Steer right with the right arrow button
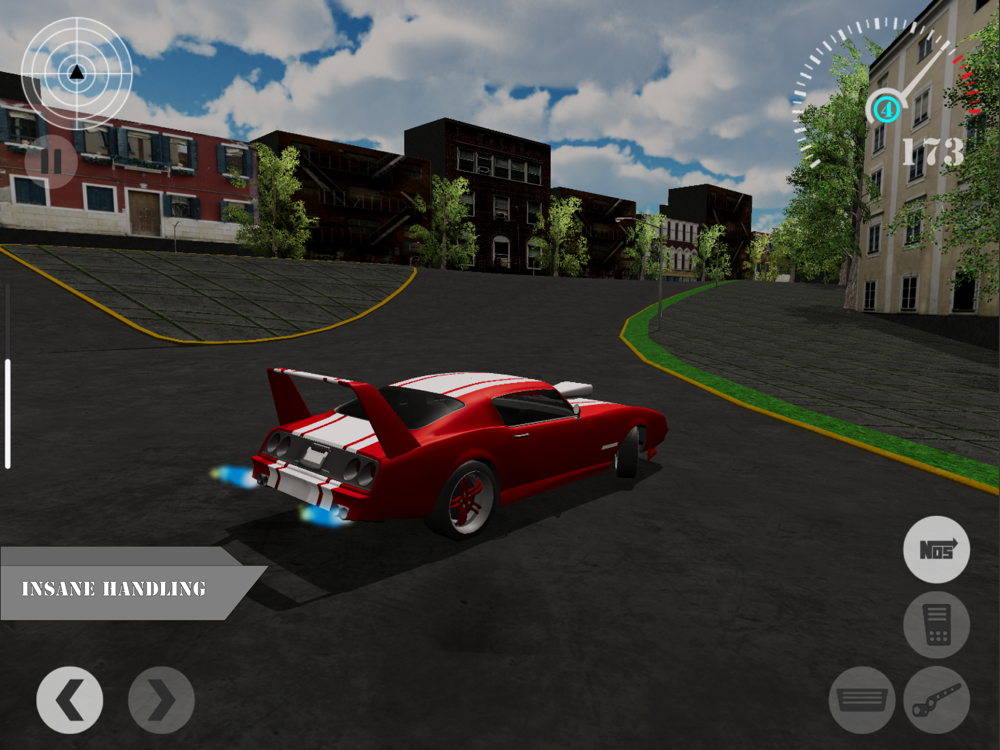Viewport: 1000px width, 750px height. [x=161, y=700]
